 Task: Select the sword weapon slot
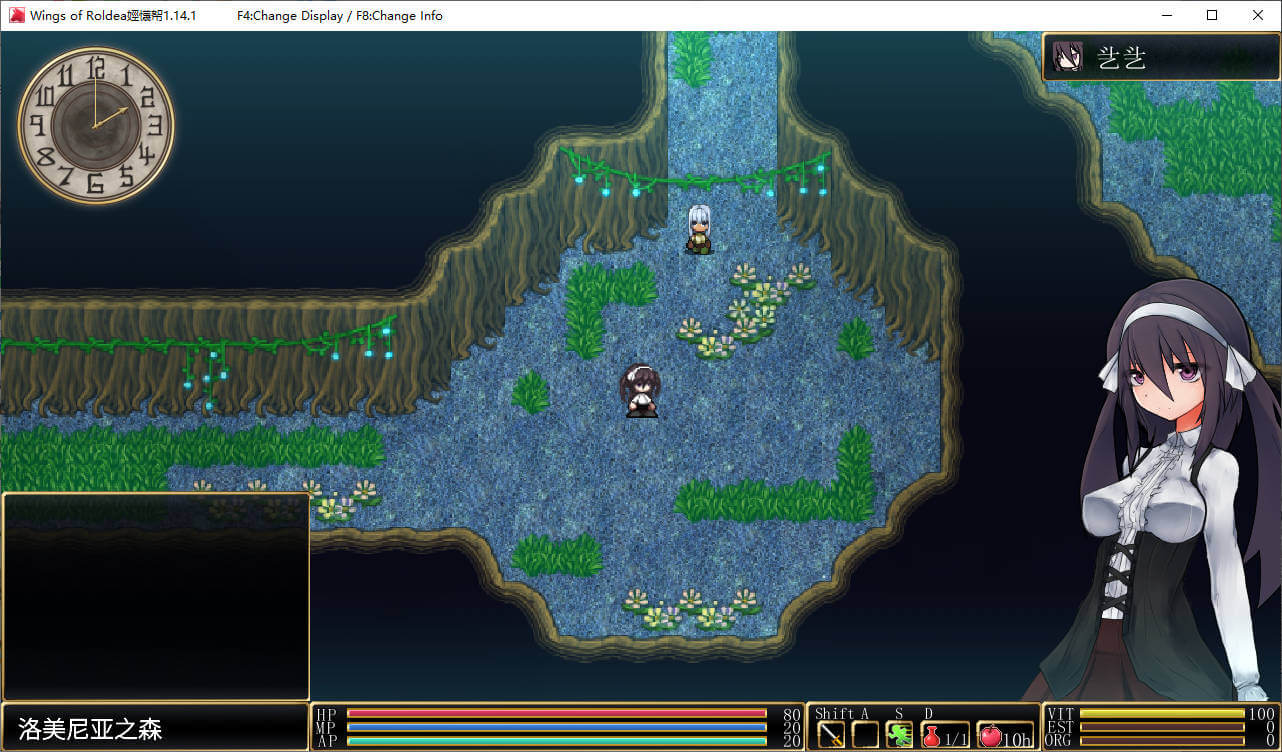pos(831,735)
